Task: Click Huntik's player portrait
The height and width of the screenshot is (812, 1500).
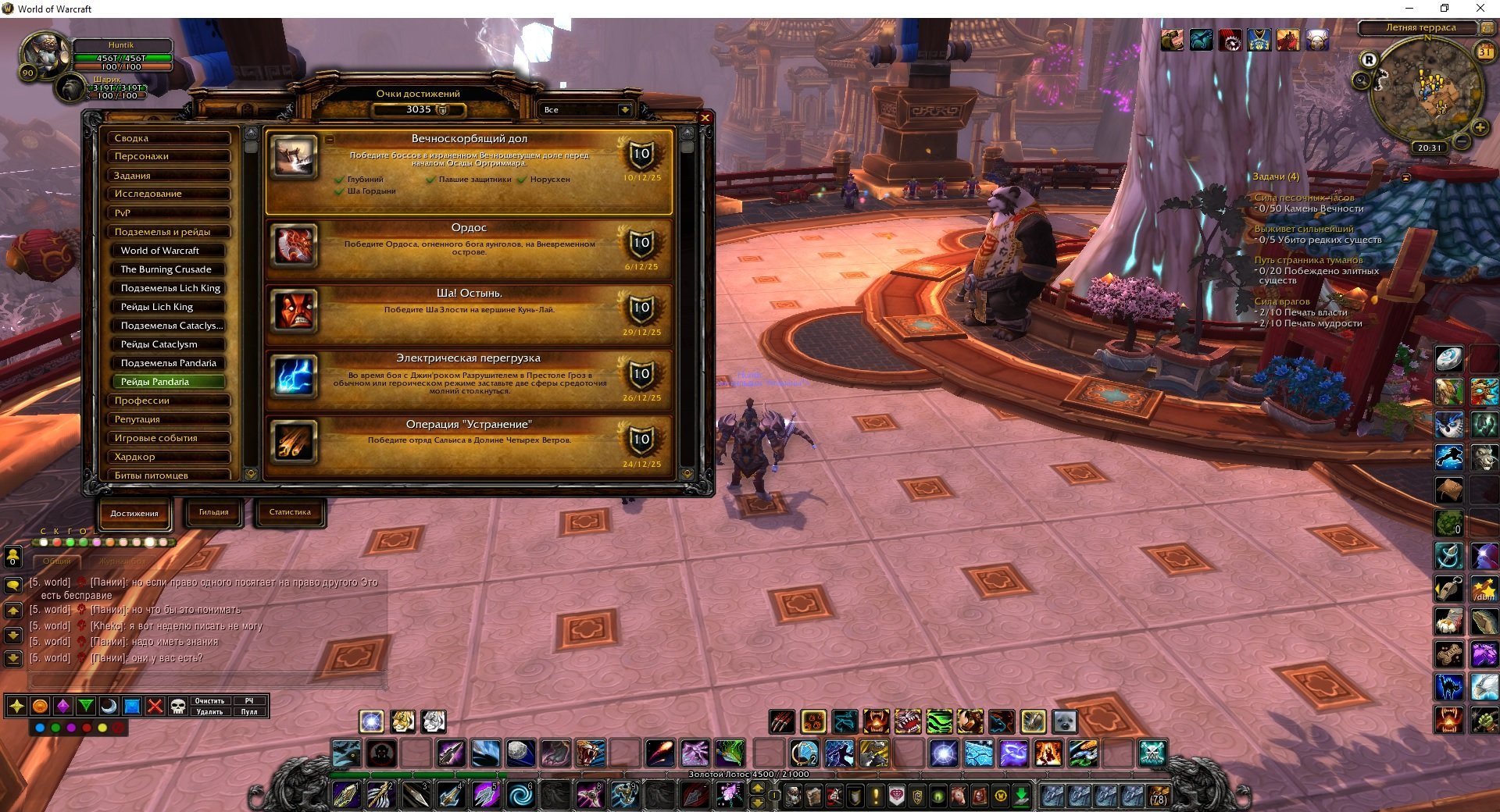Action: (x=45, y=53)
